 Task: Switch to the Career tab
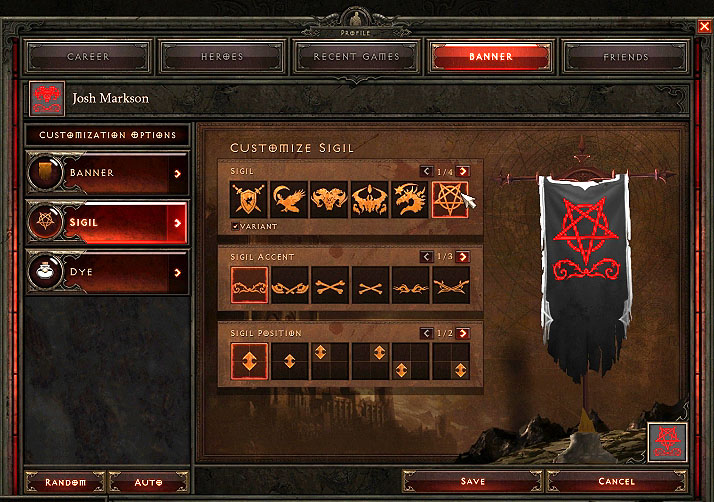pos(88,57)
